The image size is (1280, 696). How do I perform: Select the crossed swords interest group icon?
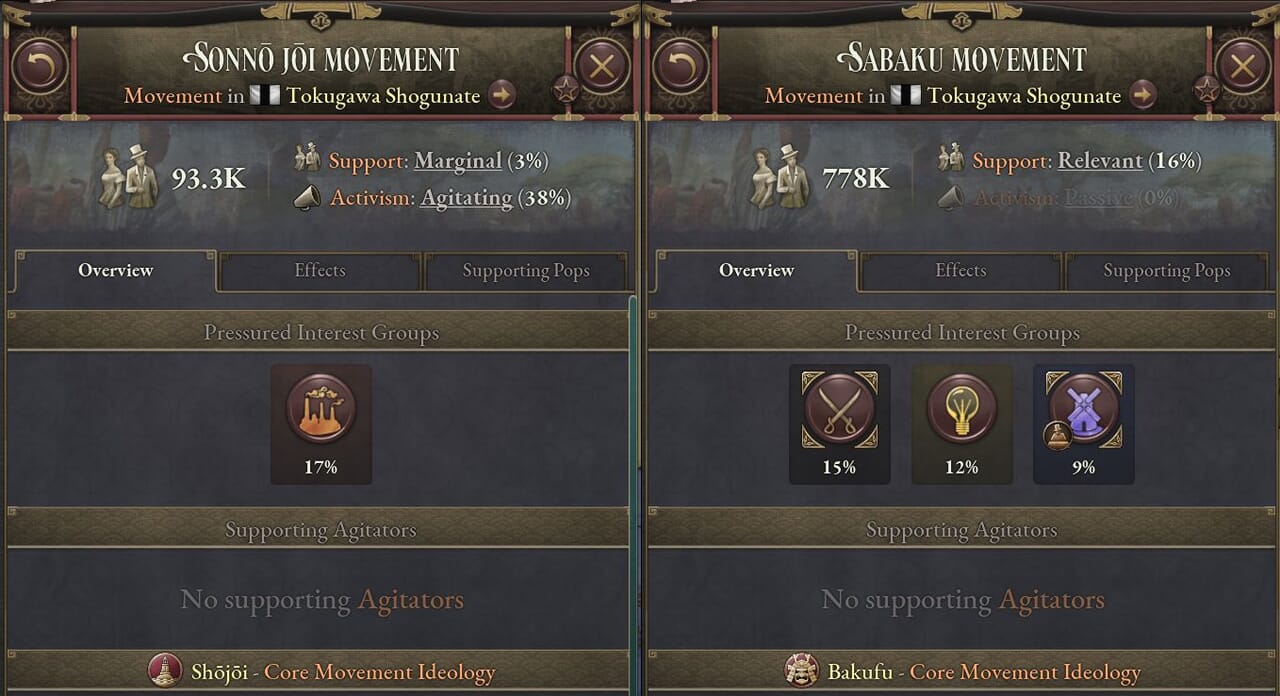coord(840,410)
